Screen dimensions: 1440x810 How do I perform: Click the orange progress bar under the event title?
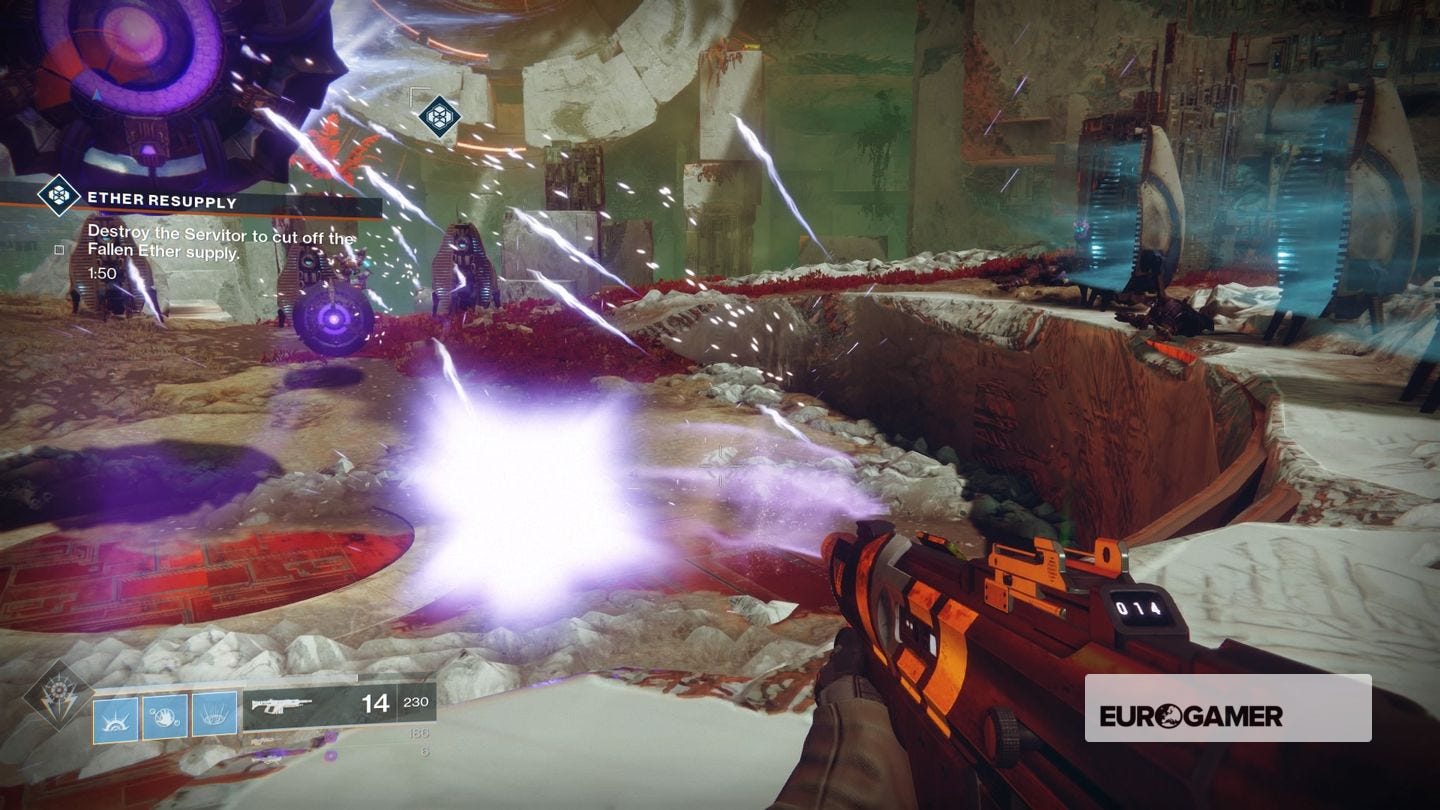[x=200, y=212]
